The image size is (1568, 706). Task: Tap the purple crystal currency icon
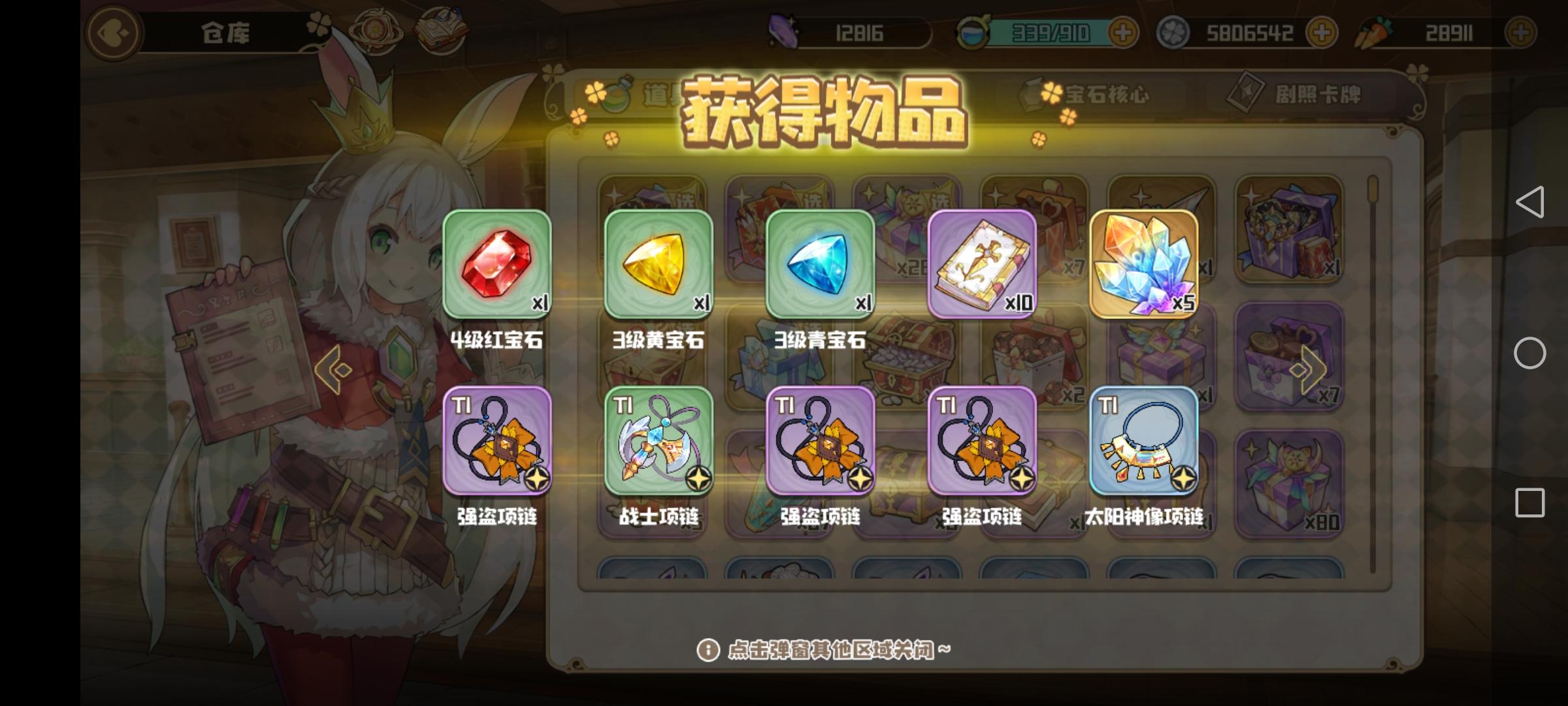pyautogui.click(x=784, y=31)
